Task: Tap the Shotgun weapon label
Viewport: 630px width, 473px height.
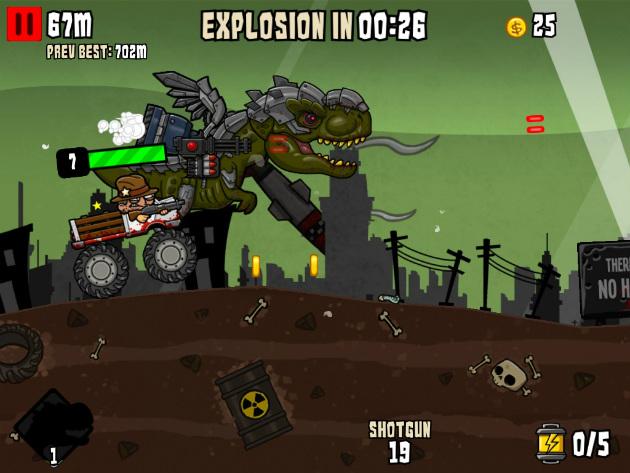Action: coord(399,429)
